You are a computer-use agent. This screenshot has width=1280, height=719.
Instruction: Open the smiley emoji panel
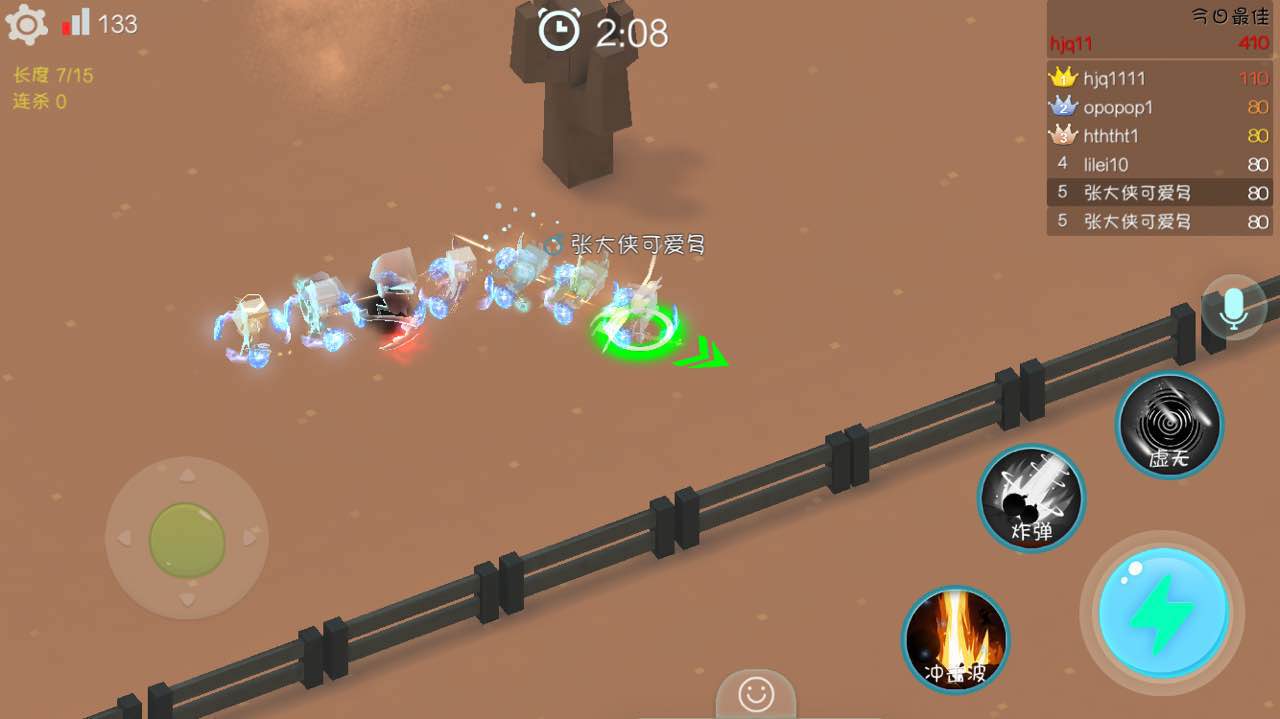coord(755,693)
